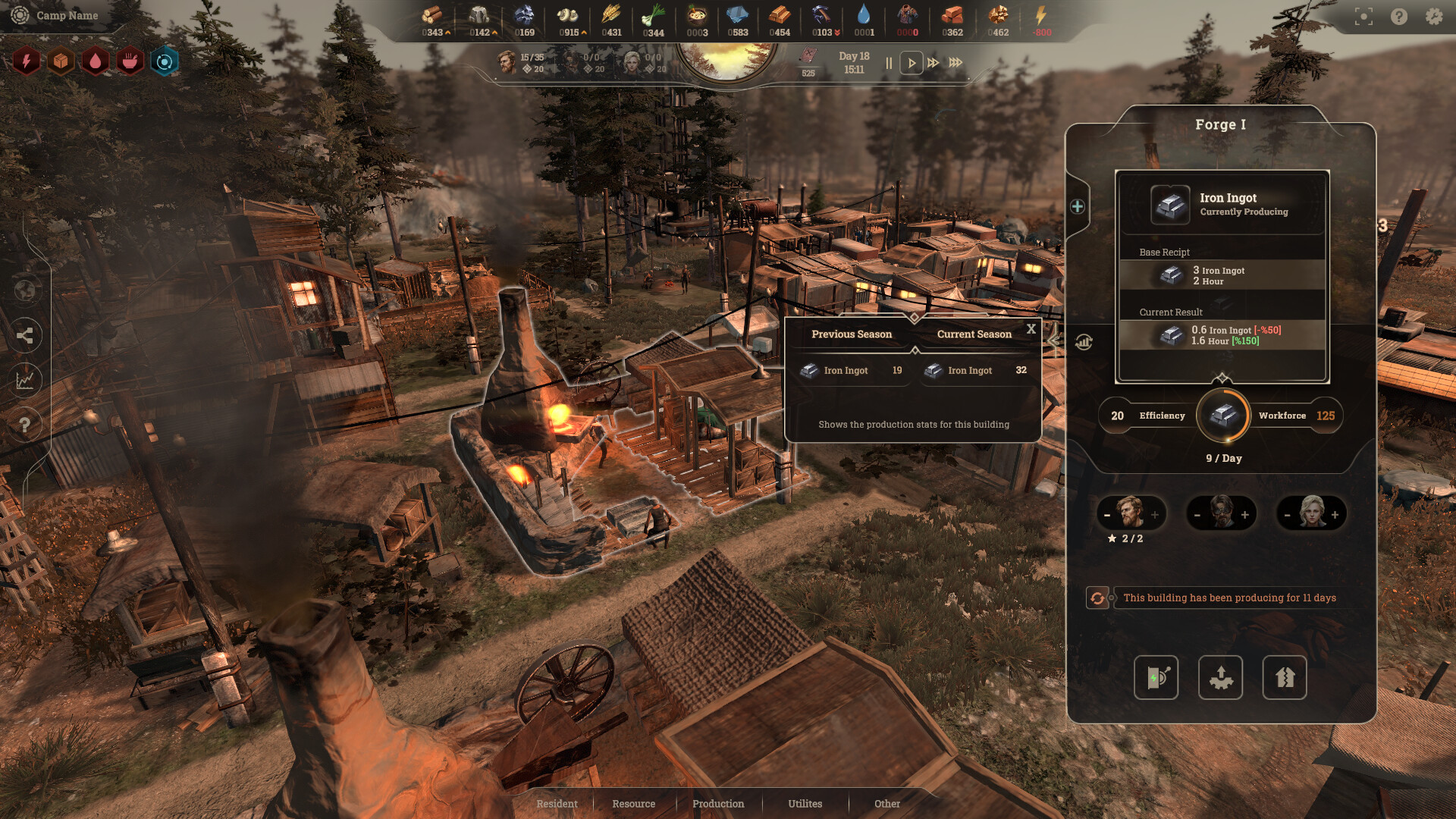Image resolution: width=1456 pixels, height=819 pixels.
Task: Select the electricity overlay icon top-left
Action: coord(27,61)
